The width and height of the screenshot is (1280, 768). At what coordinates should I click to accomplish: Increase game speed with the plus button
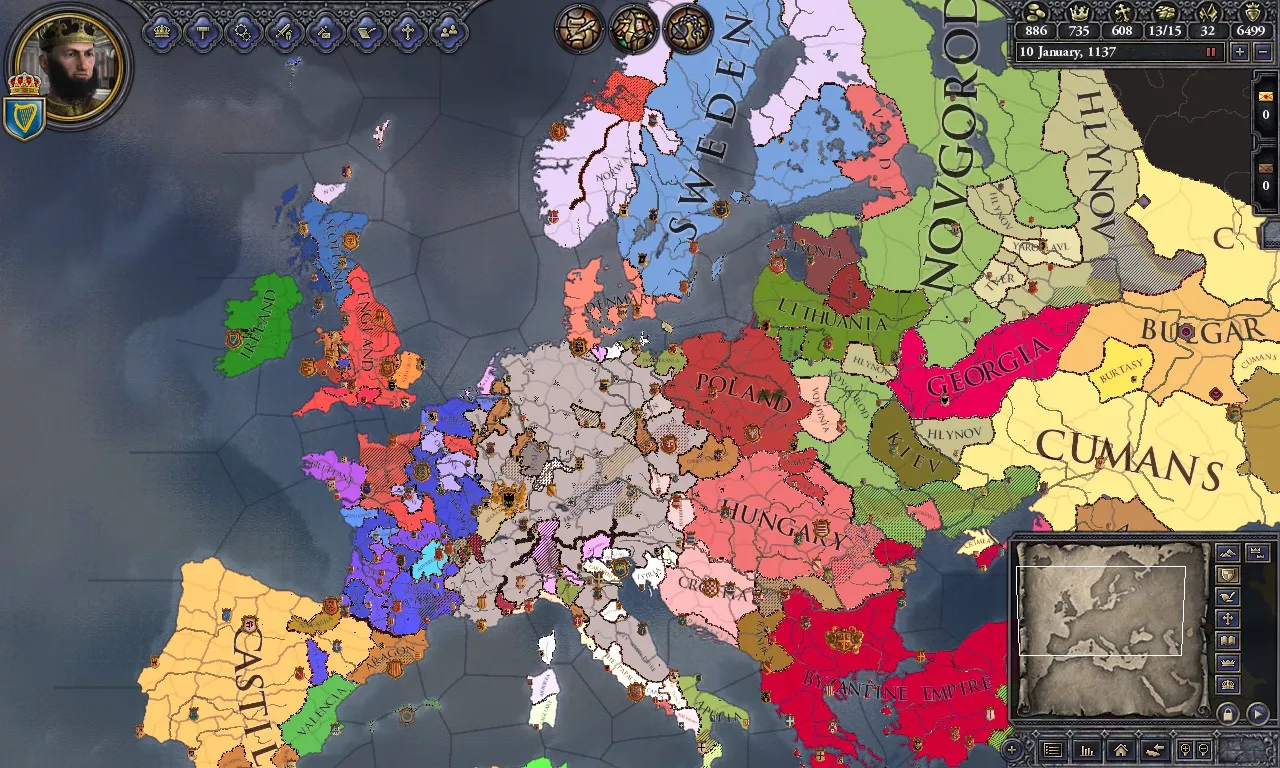click(1240, 52)
